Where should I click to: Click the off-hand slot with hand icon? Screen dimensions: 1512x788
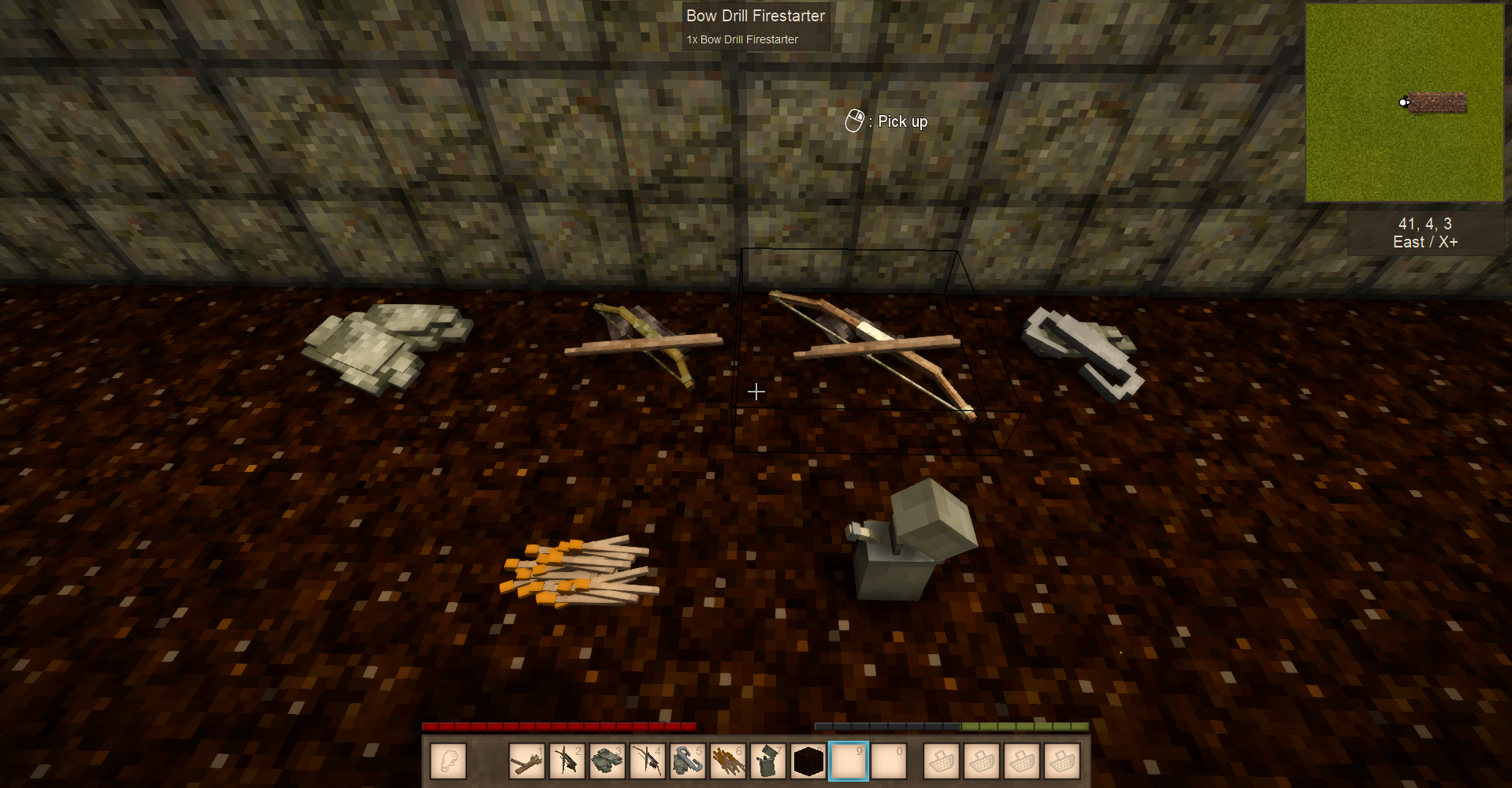click(x=449, y=761)
